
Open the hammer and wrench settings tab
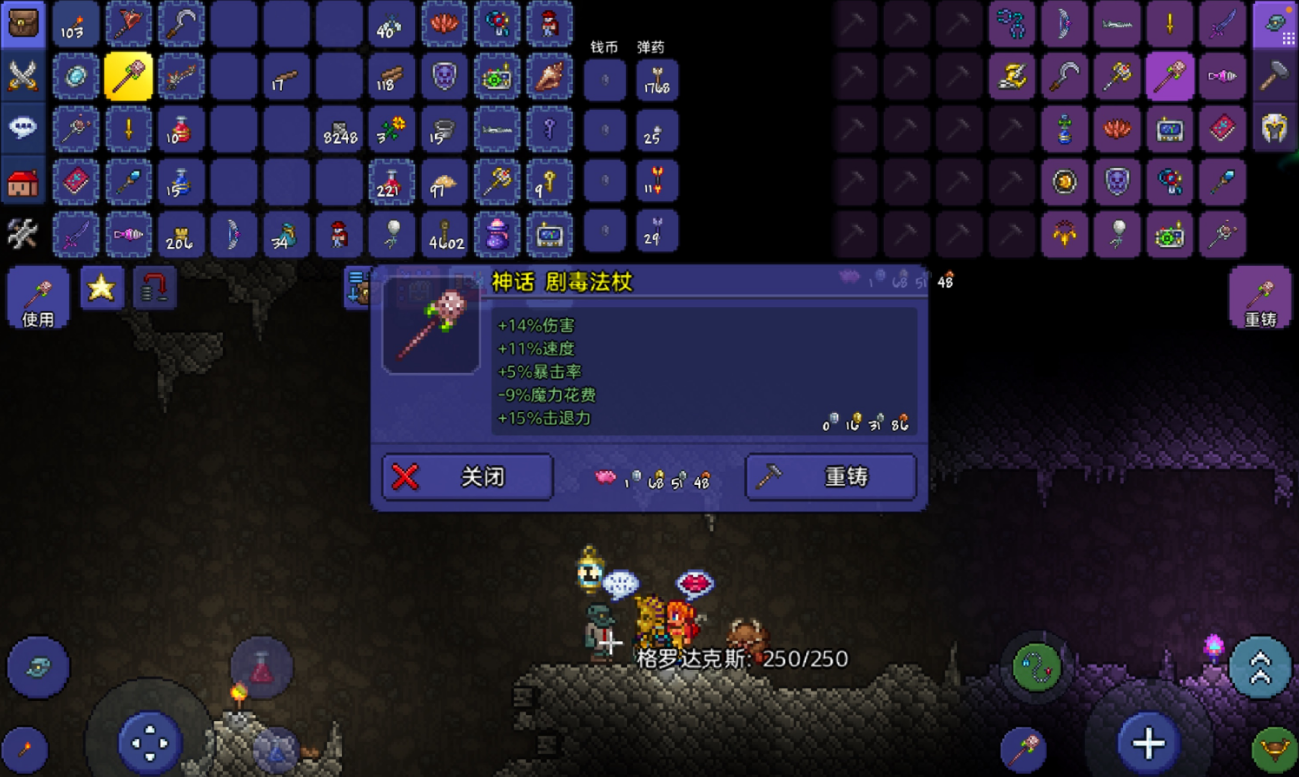22,234
